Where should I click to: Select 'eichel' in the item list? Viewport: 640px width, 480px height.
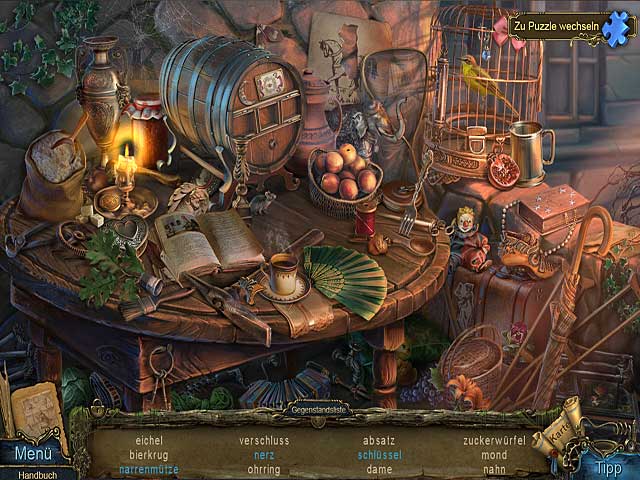click(x=149, y=440)
